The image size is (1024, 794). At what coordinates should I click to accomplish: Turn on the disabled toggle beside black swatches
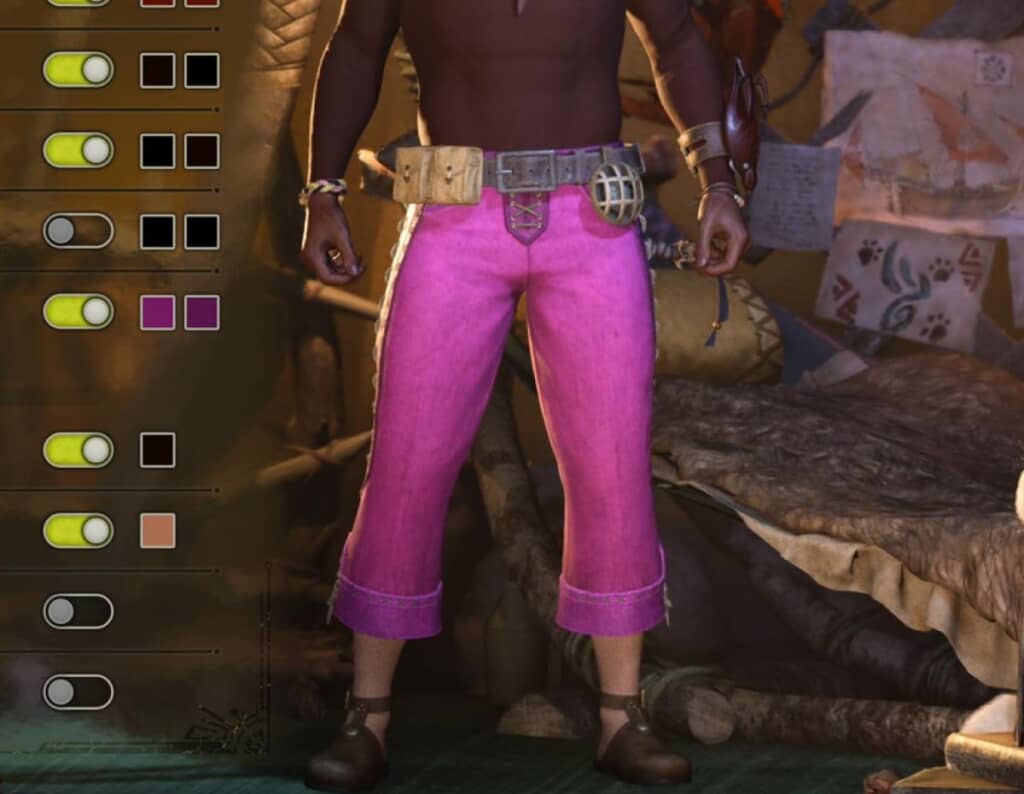point(78,231)
